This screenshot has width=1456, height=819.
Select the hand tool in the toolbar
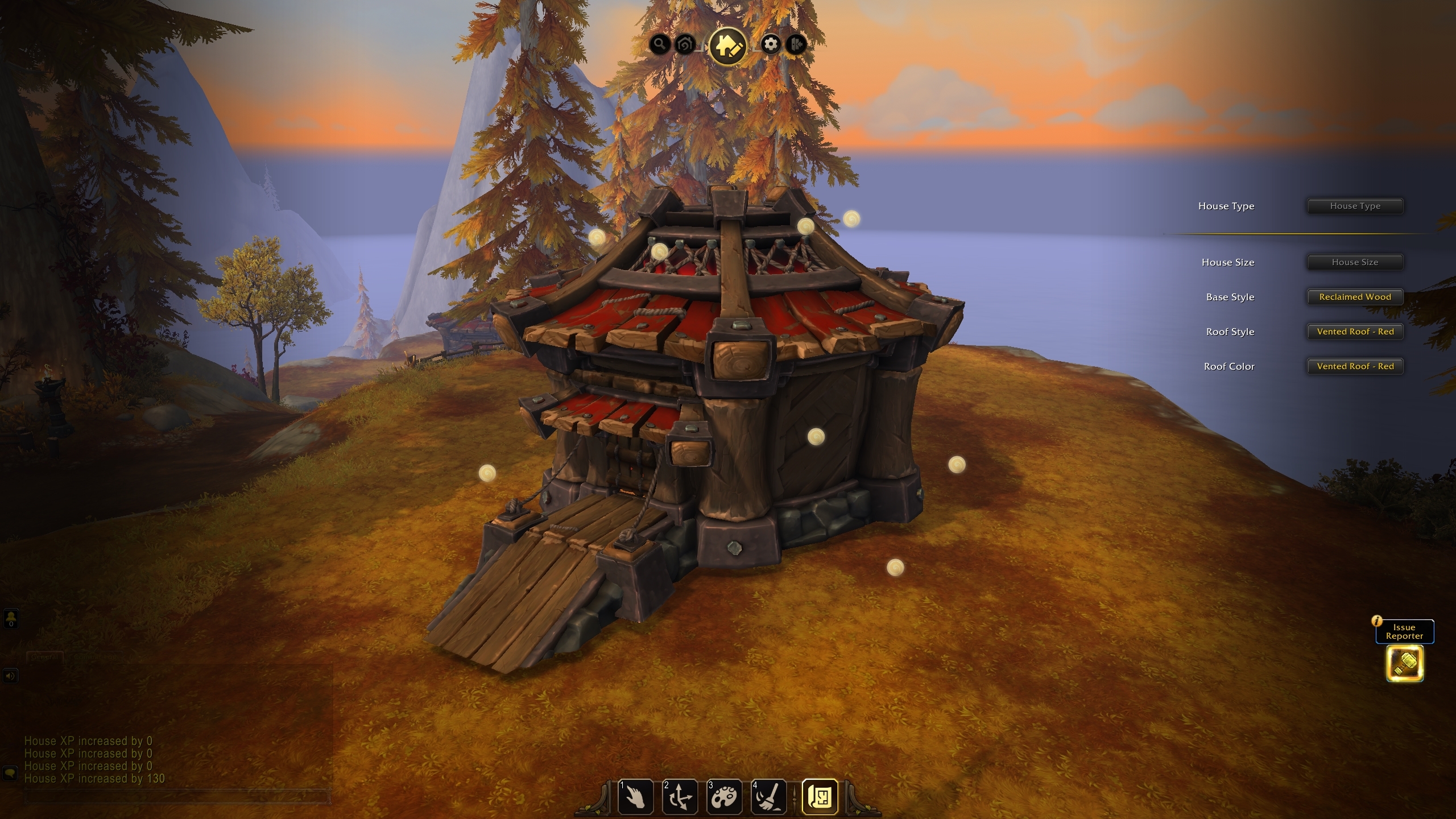635,797
